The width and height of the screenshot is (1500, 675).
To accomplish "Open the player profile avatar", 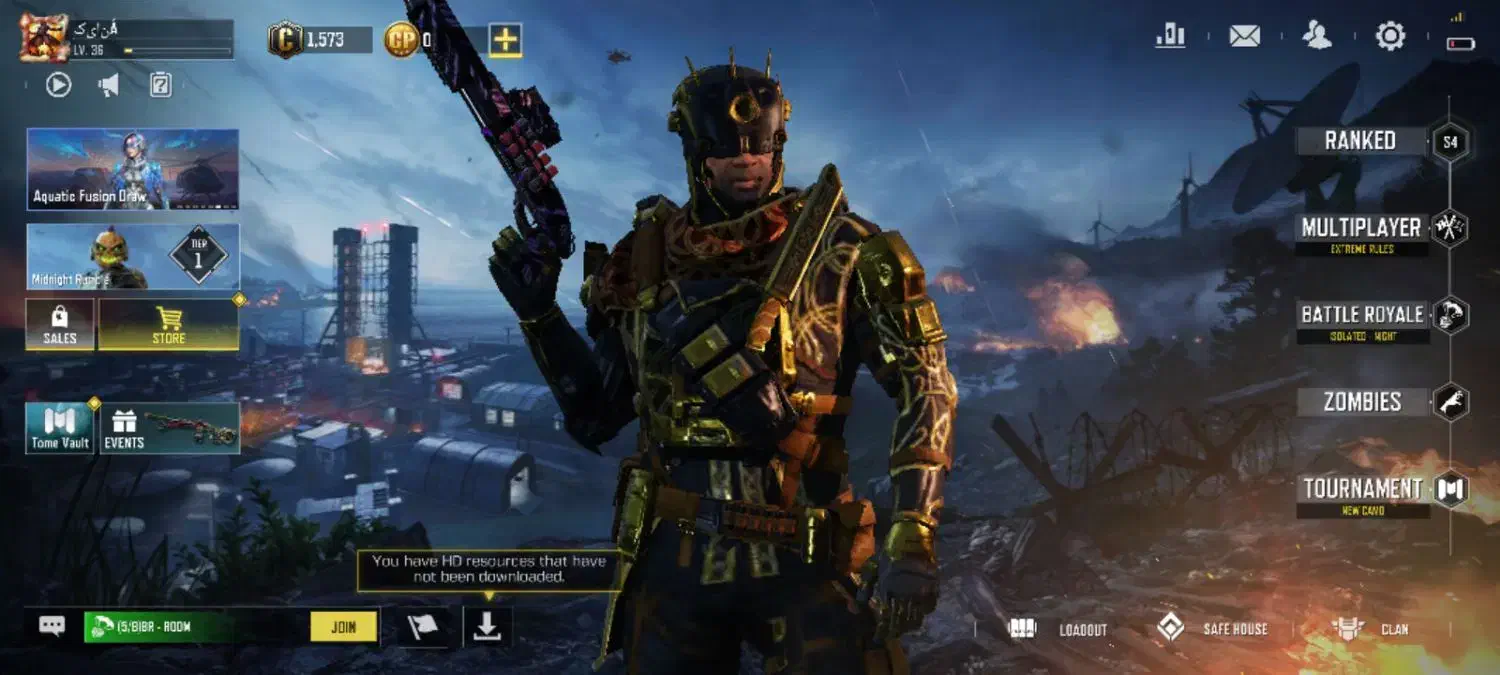I will click(x=44, y=38).
